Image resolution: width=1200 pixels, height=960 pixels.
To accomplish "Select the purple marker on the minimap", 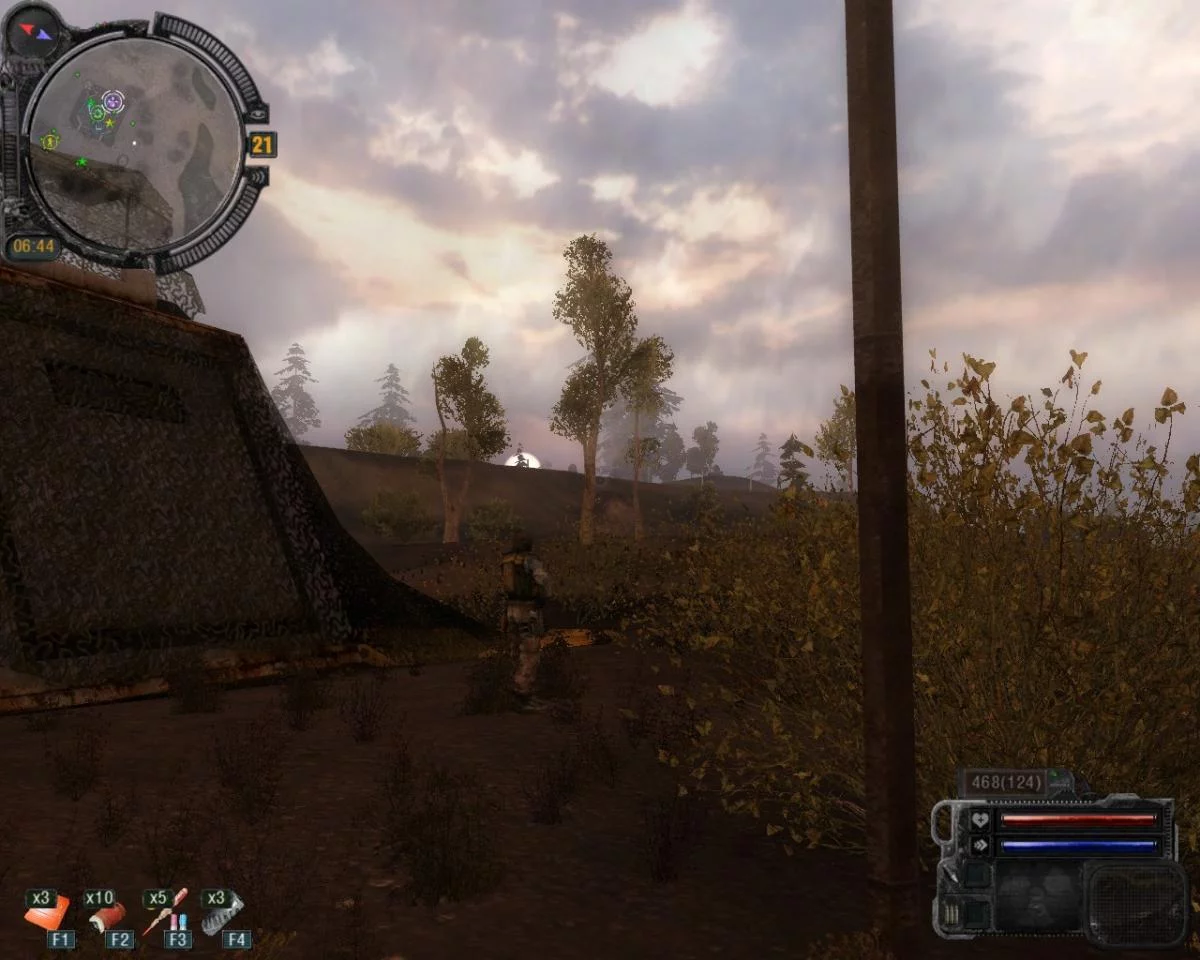I will 113,99.
